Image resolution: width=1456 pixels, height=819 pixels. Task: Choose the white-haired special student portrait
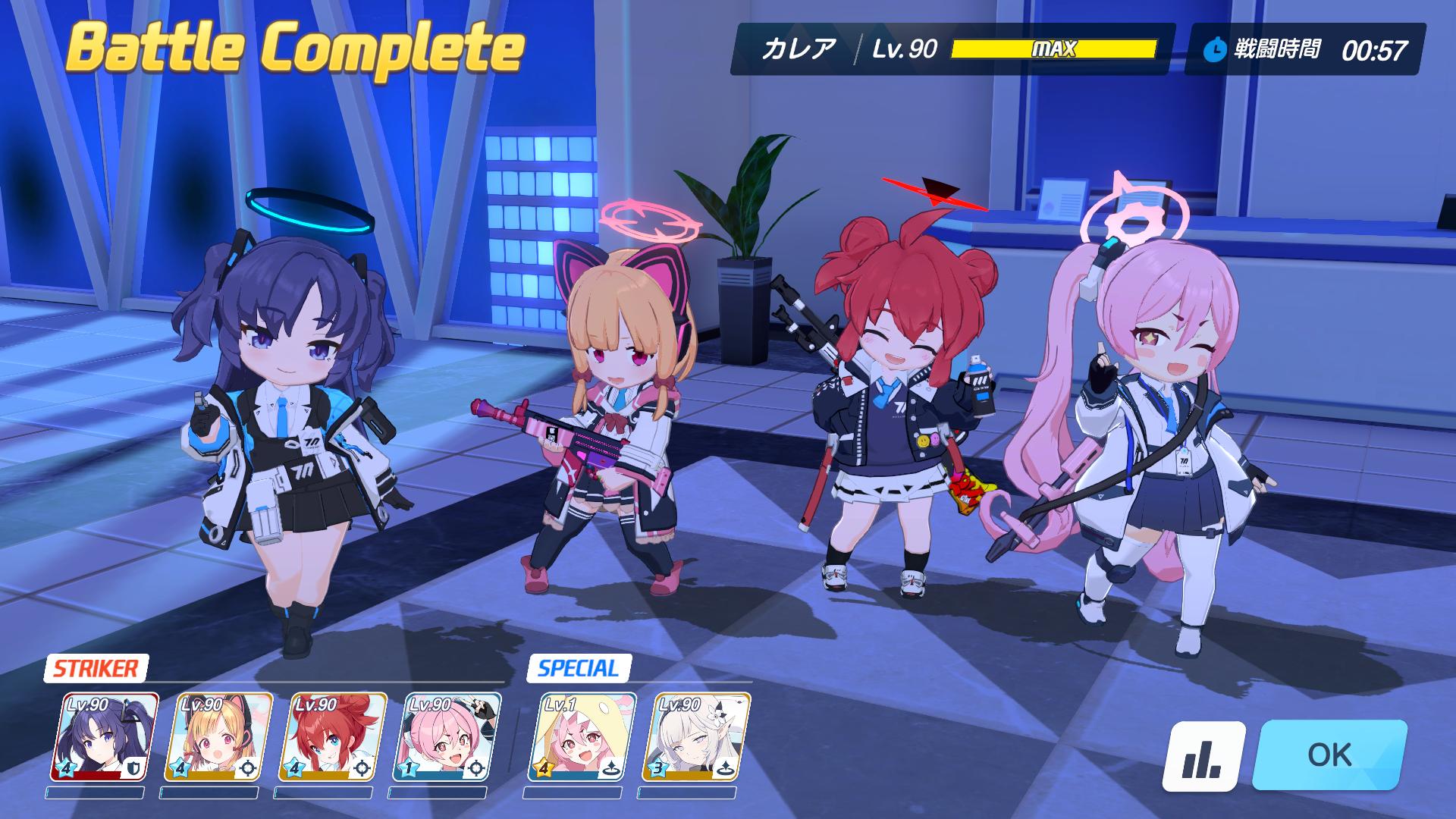(x=696, y=736)
